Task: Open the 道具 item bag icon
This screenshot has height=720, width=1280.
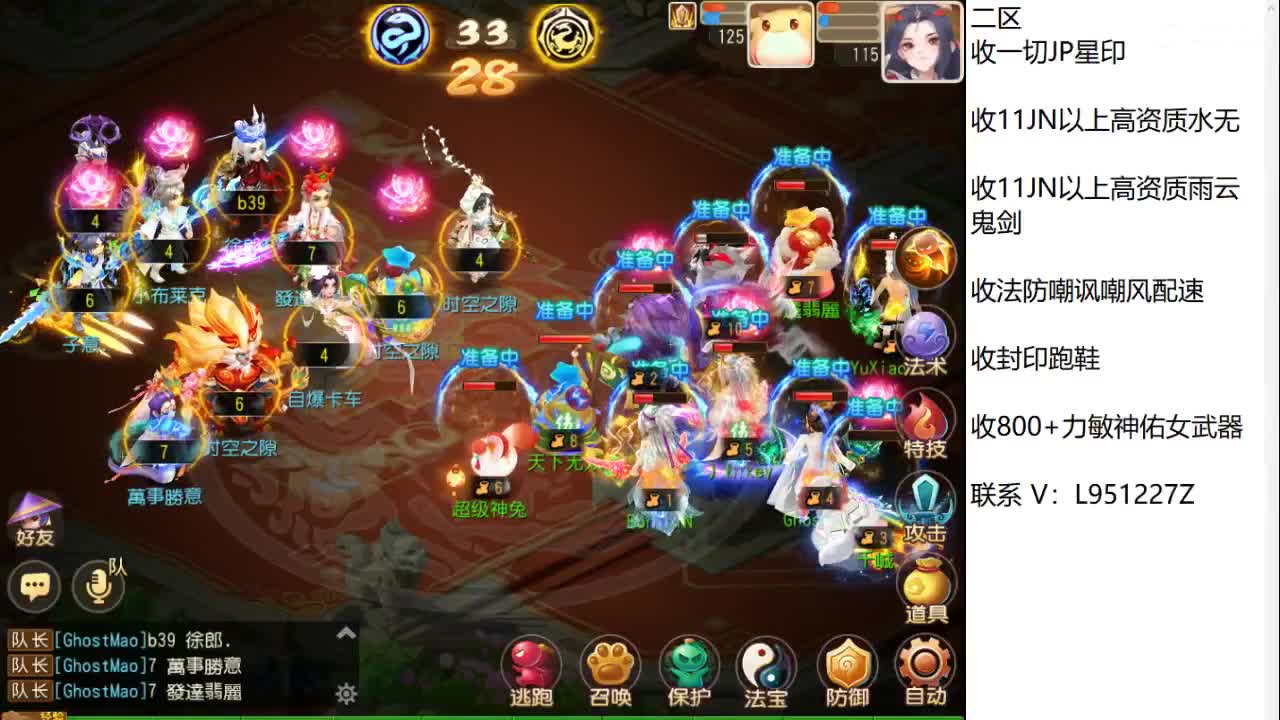Action: pos(928,580)
